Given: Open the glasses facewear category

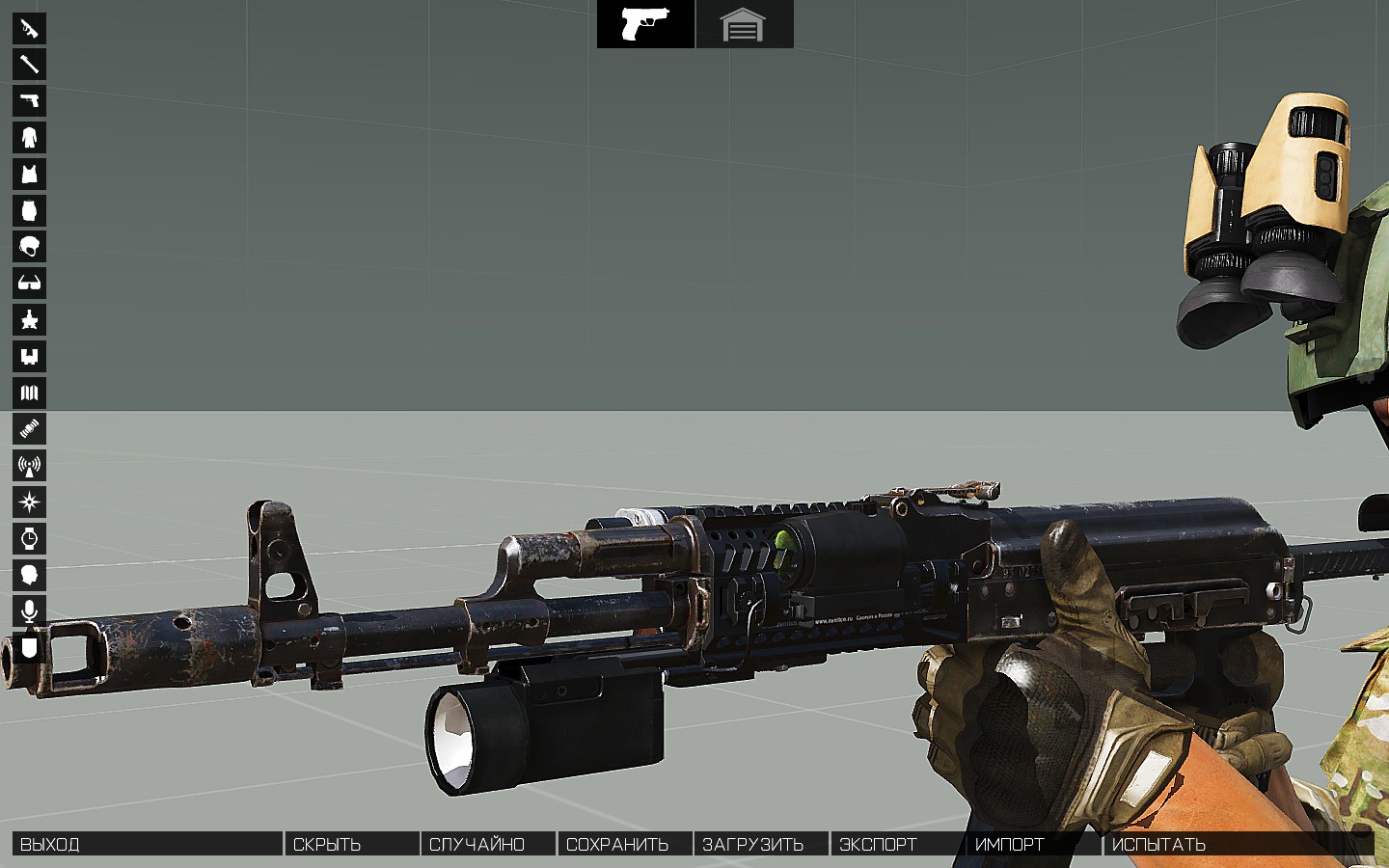Looking at the screenshot, I should (x=29, y=283).
